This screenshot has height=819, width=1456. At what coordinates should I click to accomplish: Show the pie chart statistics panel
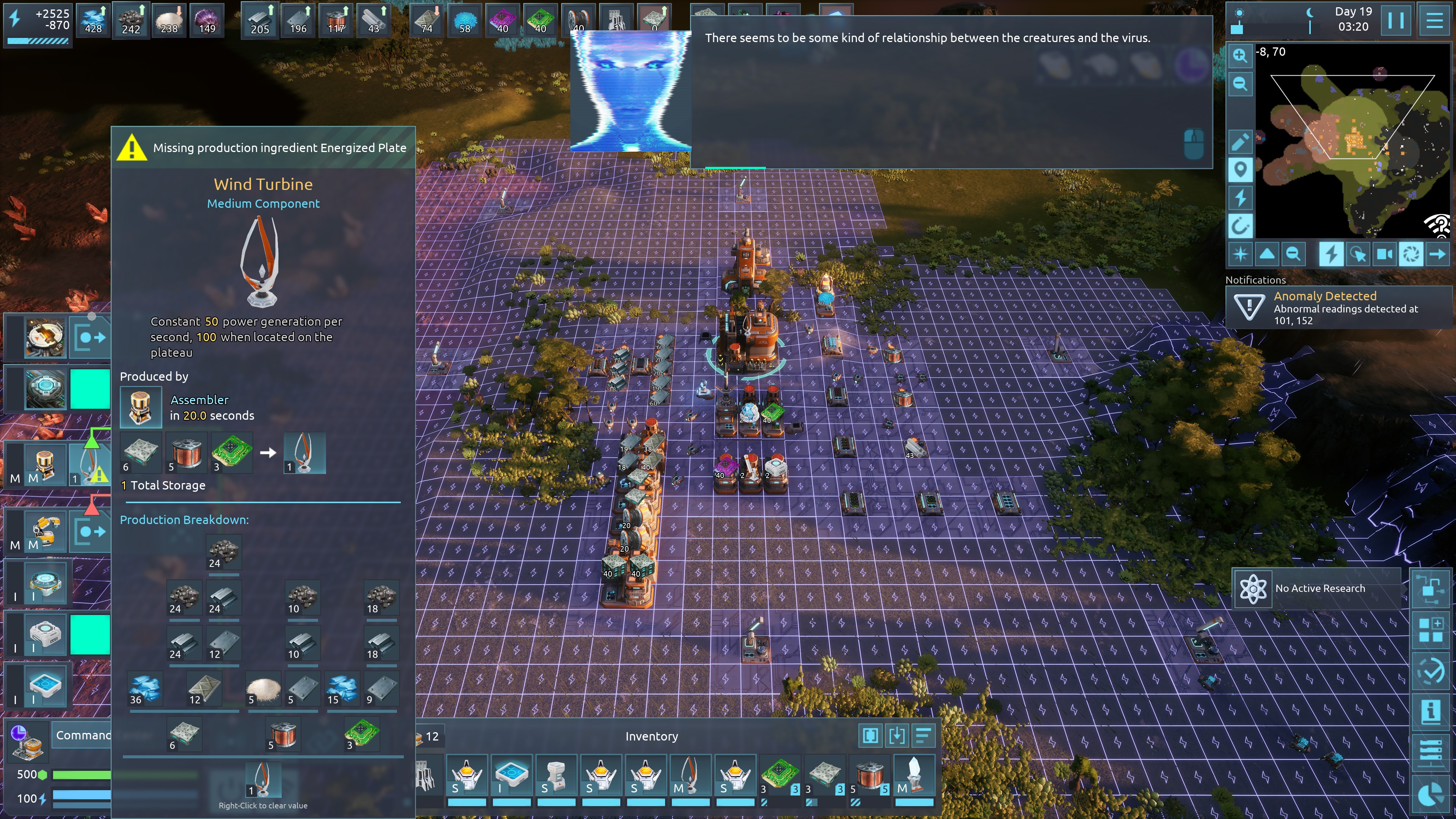(1430, 795)
